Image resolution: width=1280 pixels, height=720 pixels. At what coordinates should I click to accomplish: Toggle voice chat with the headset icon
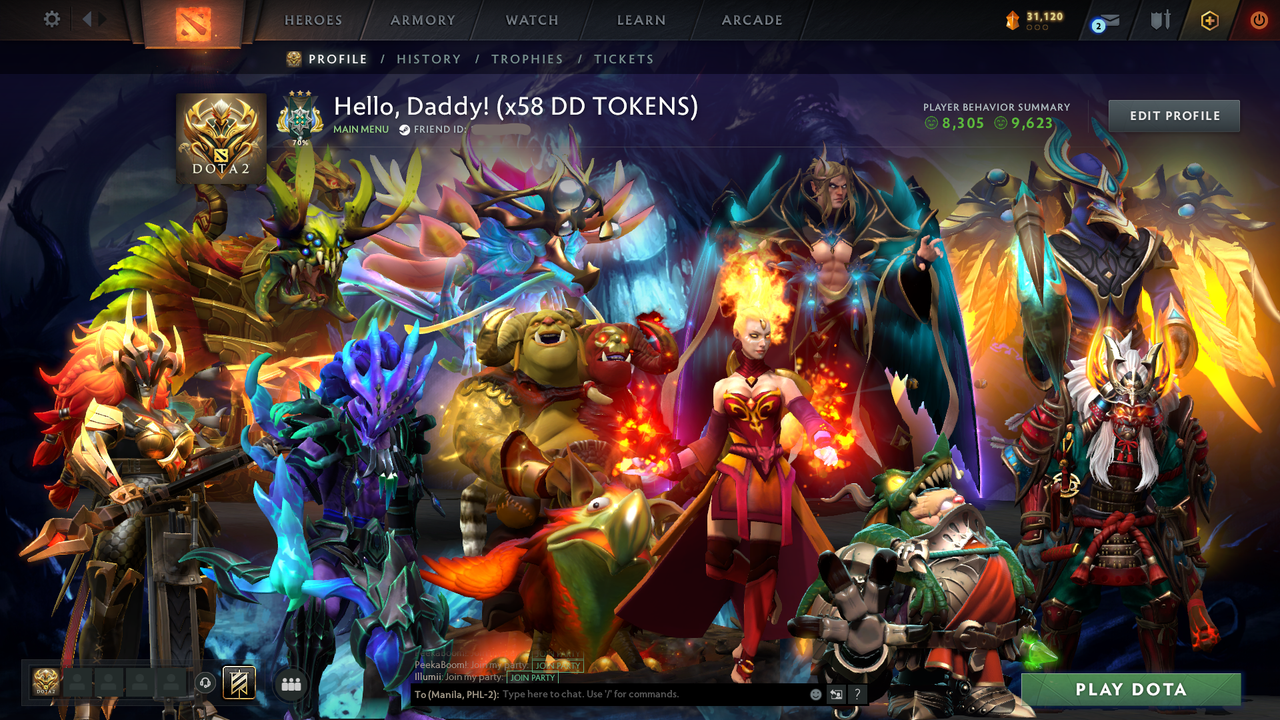coord(205,681)
